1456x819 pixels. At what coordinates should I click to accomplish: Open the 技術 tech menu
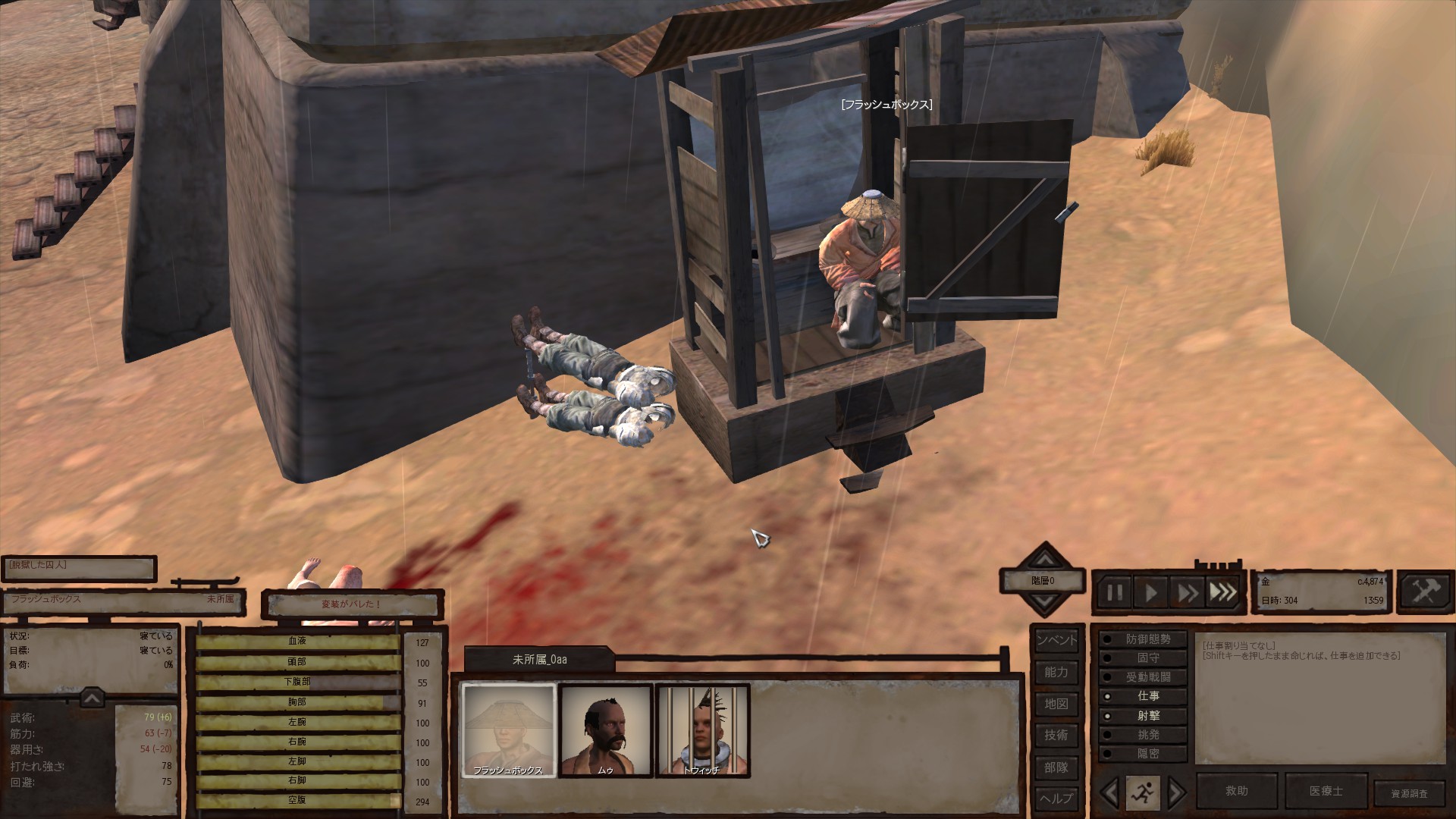coord(1056,735)
